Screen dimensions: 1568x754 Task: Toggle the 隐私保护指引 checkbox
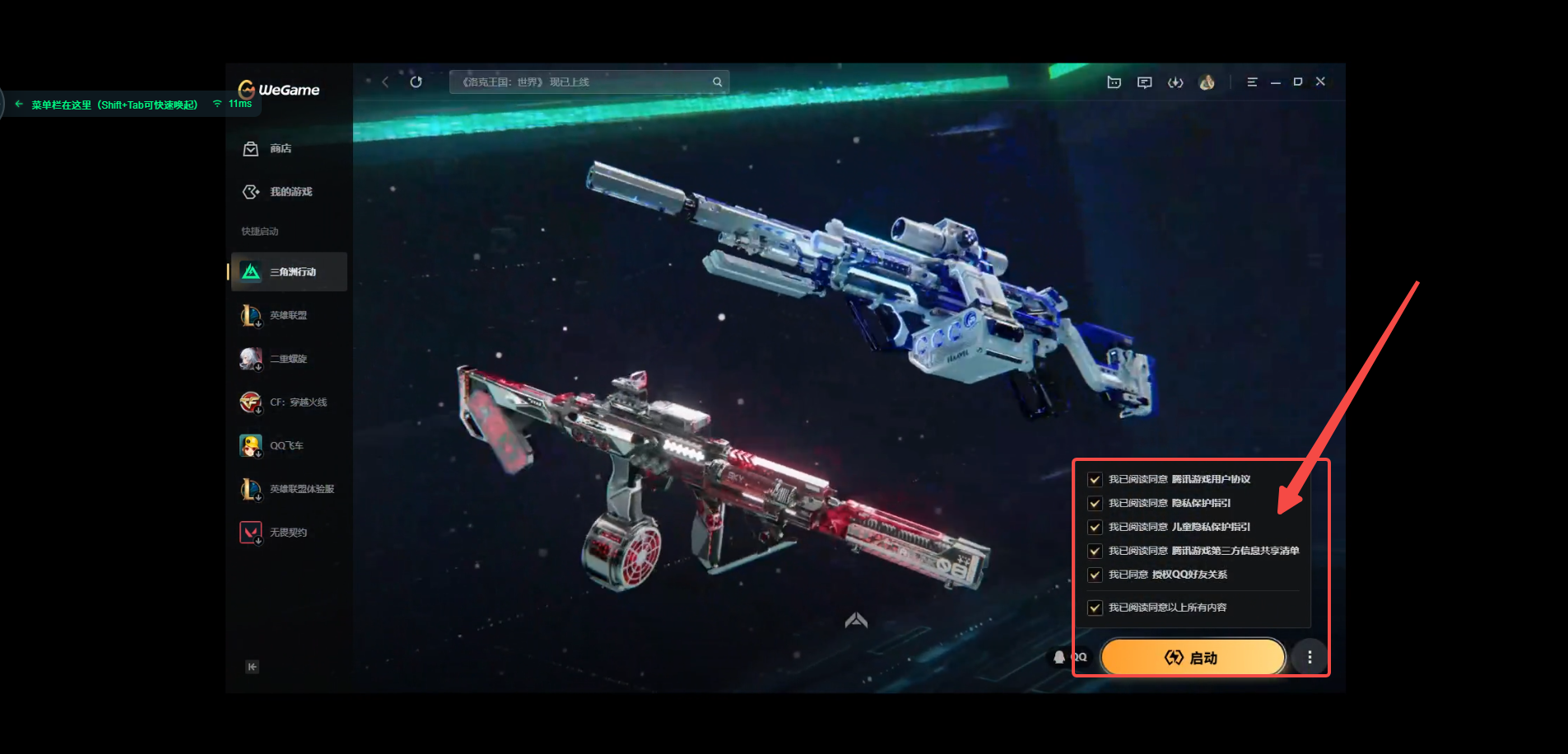pos(1095,503)
